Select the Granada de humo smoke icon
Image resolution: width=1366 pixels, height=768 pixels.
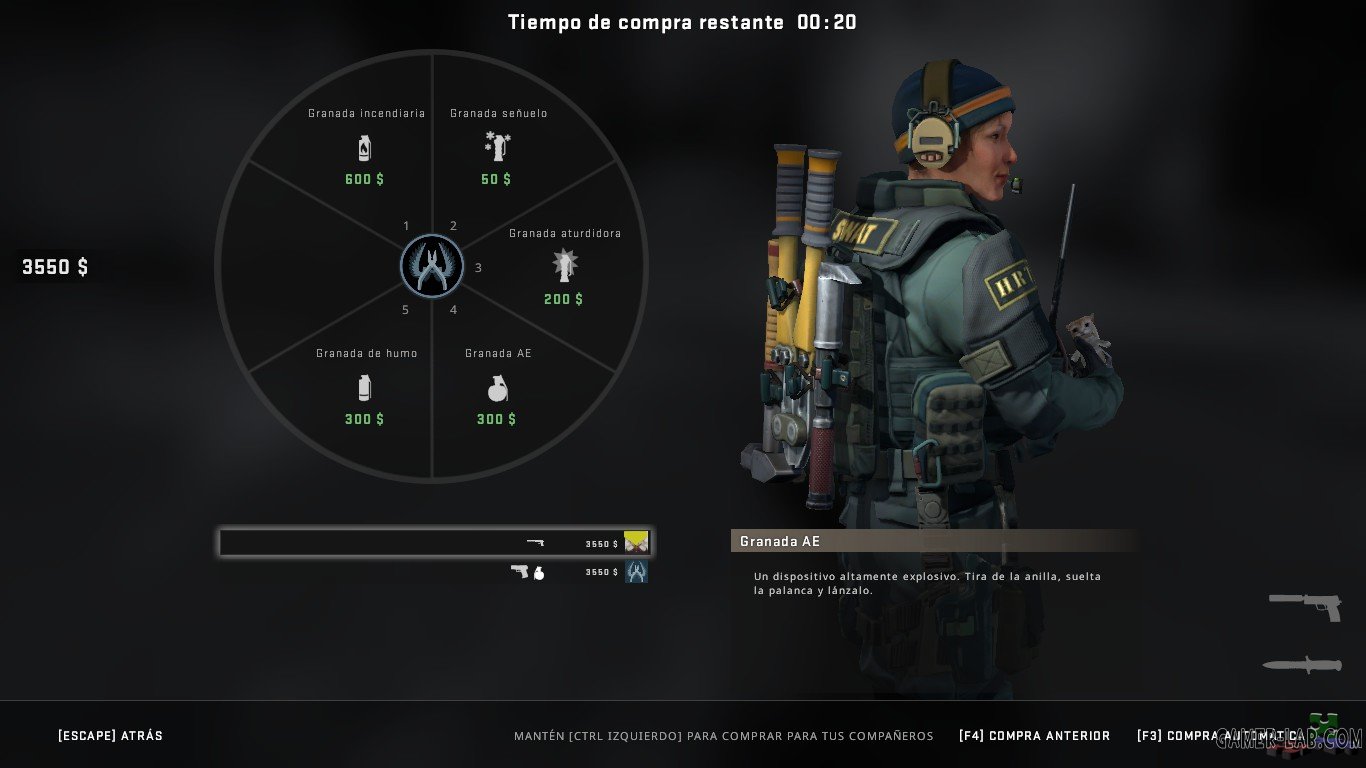pyautogui.click(x=363, y=387)
